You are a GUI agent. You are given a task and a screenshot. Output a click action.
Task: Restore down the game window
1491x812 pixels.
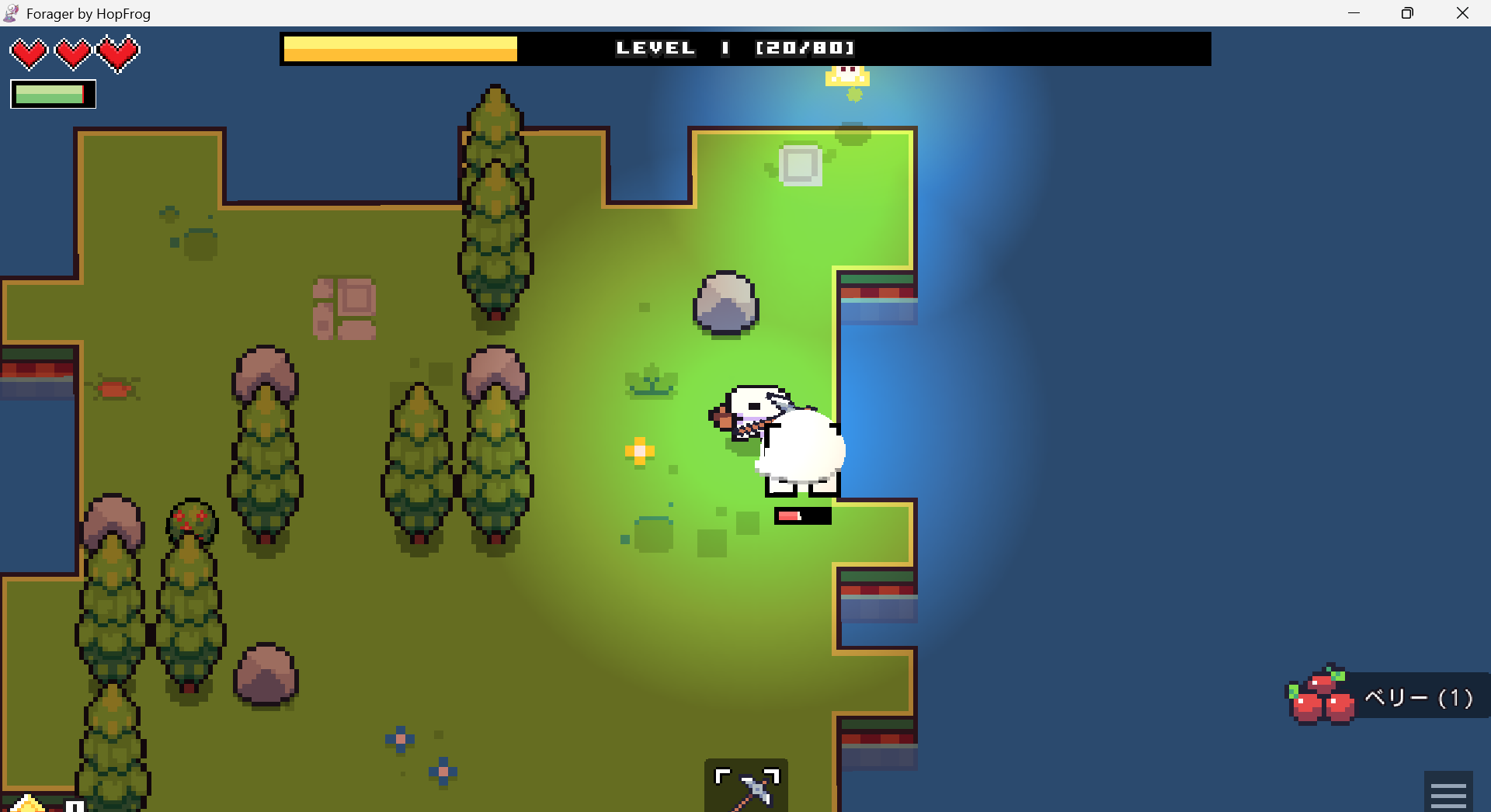tap(1406, 12)
